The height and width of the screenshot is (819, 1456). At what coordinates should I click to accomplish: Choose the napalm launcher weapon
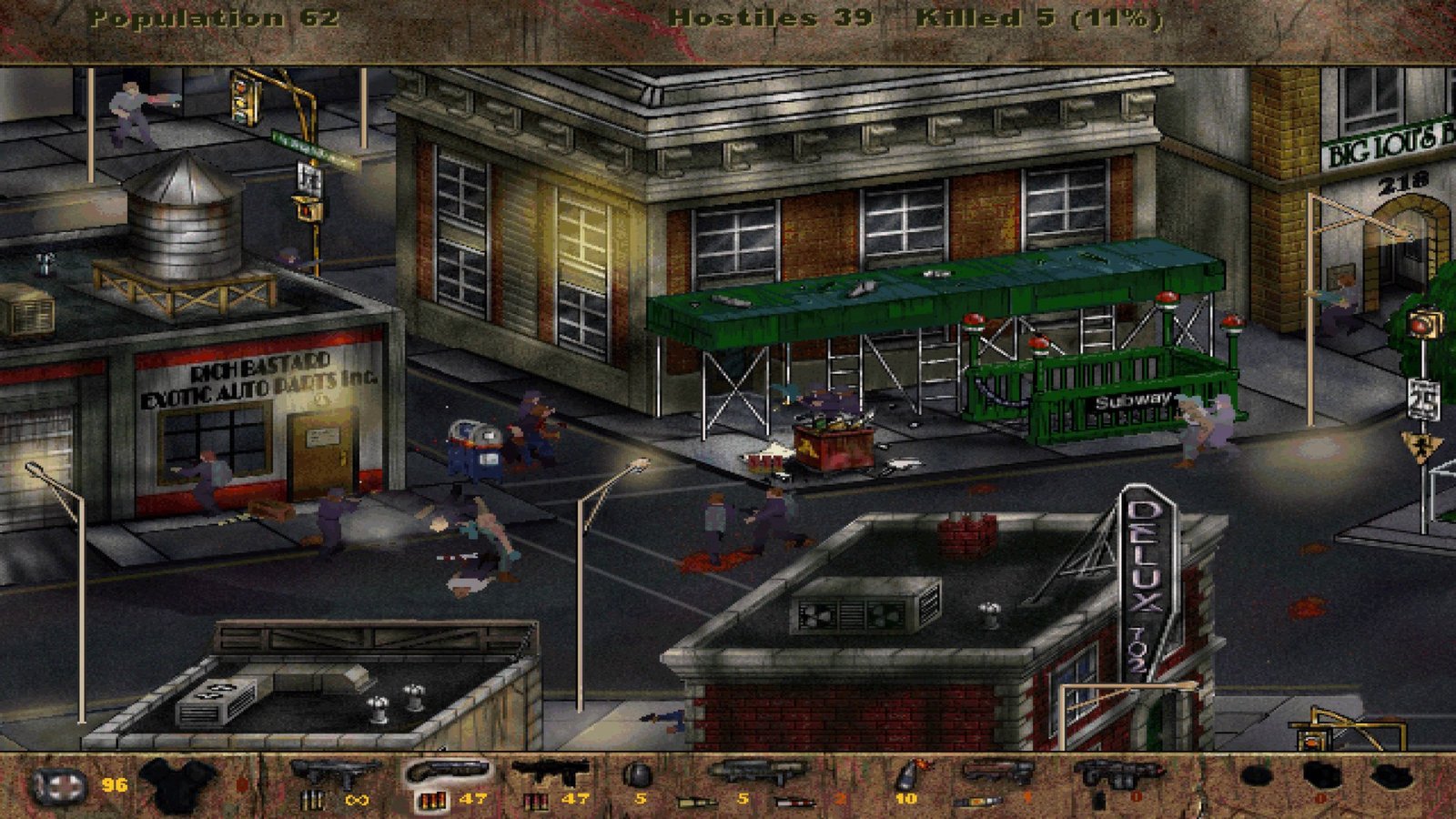click(997, 773)
